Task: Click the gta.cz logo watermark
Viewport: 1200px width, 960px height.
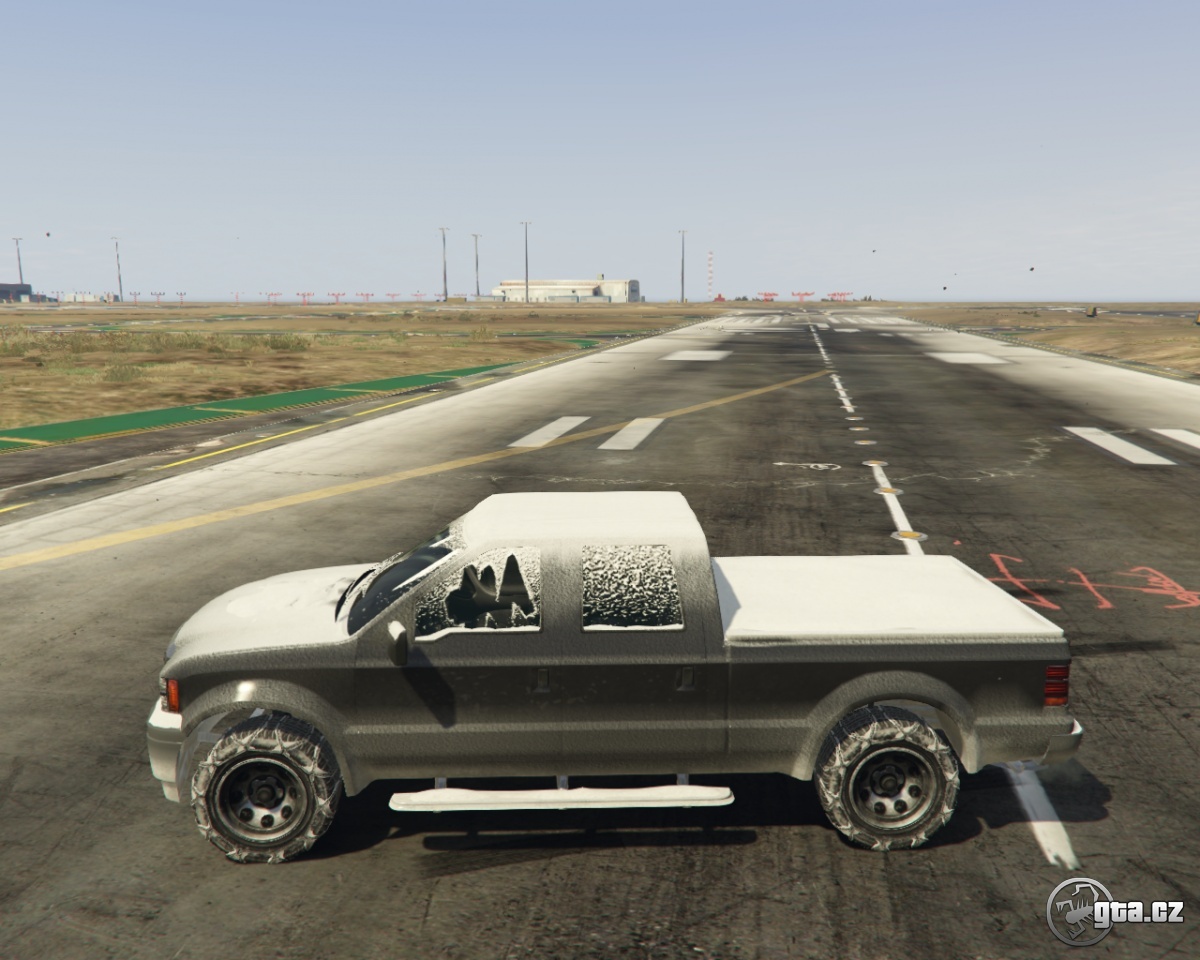Action: tap(1114, 911)
